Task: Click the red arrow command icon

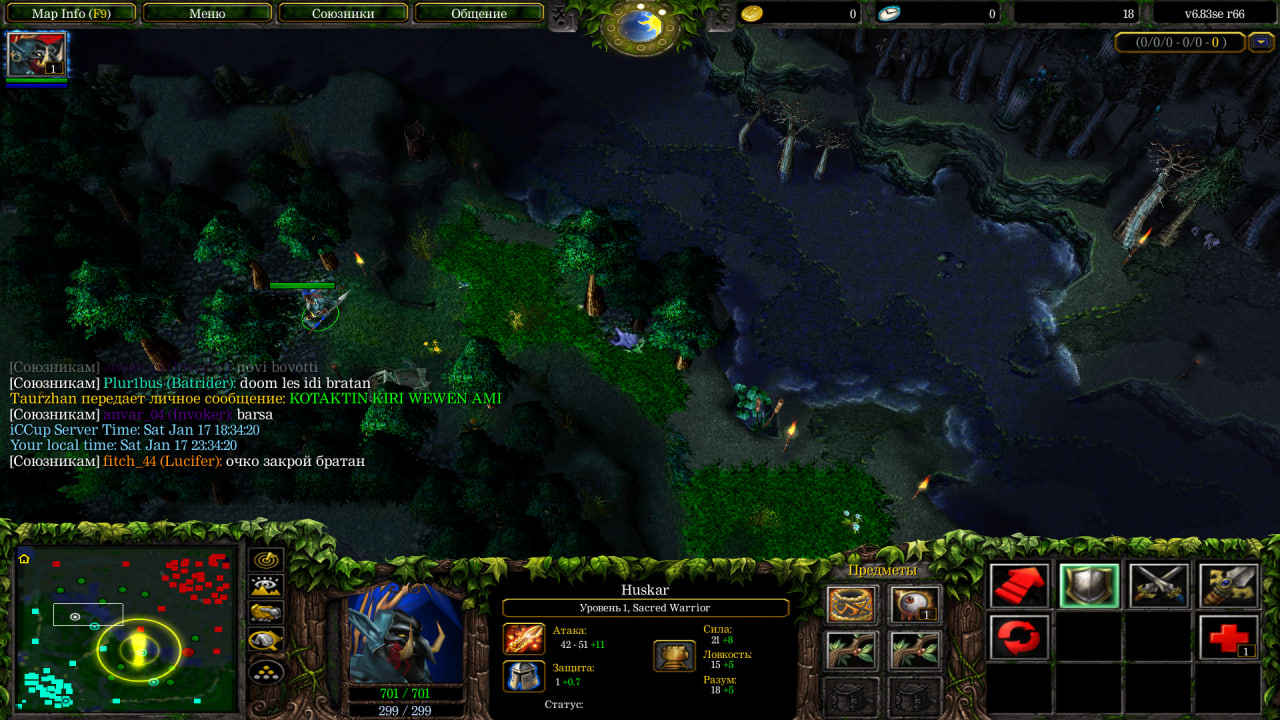Action: pos(1020,585)
